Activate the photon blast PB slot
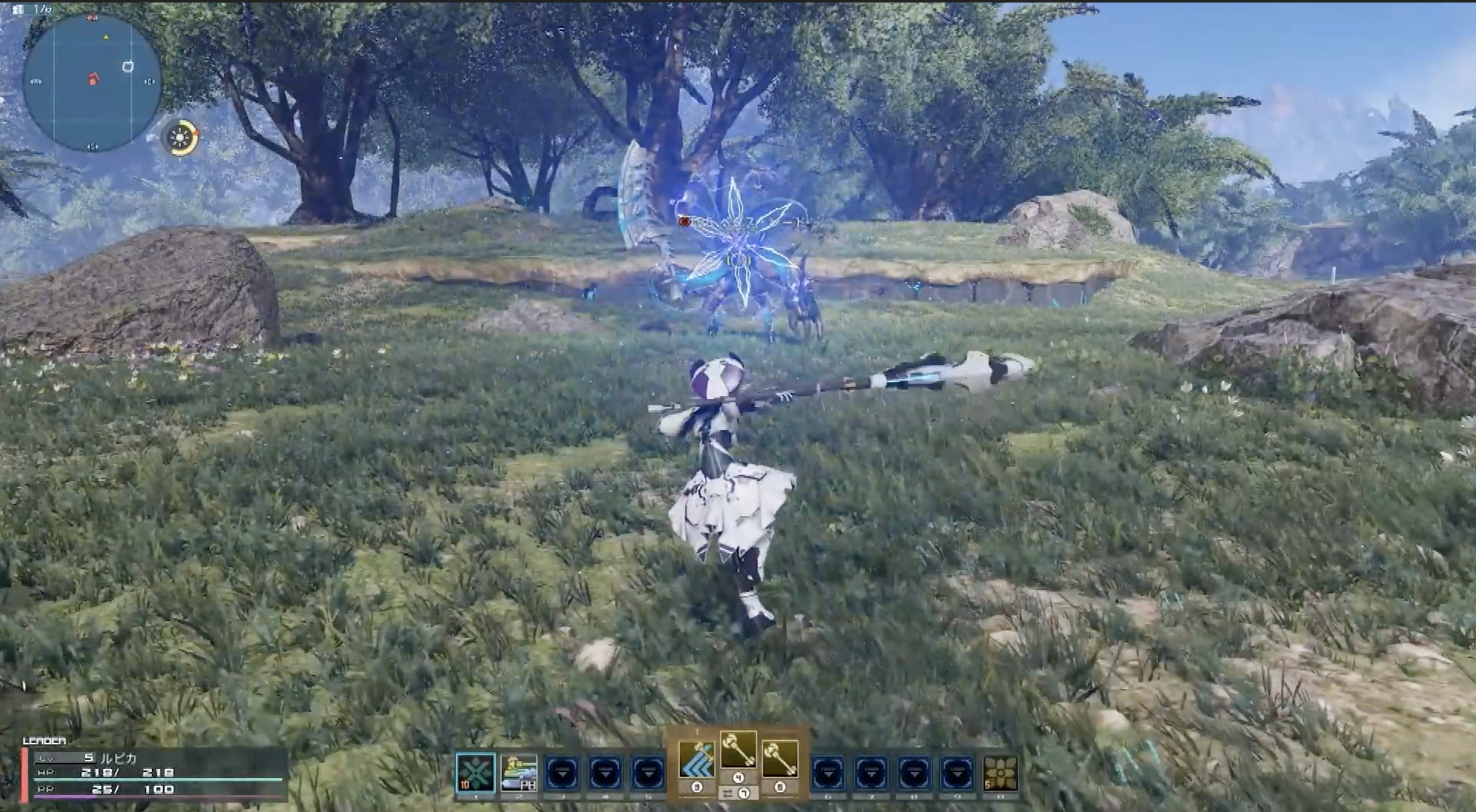Viewport: 1476px width, 812px height. click(519, 772)
